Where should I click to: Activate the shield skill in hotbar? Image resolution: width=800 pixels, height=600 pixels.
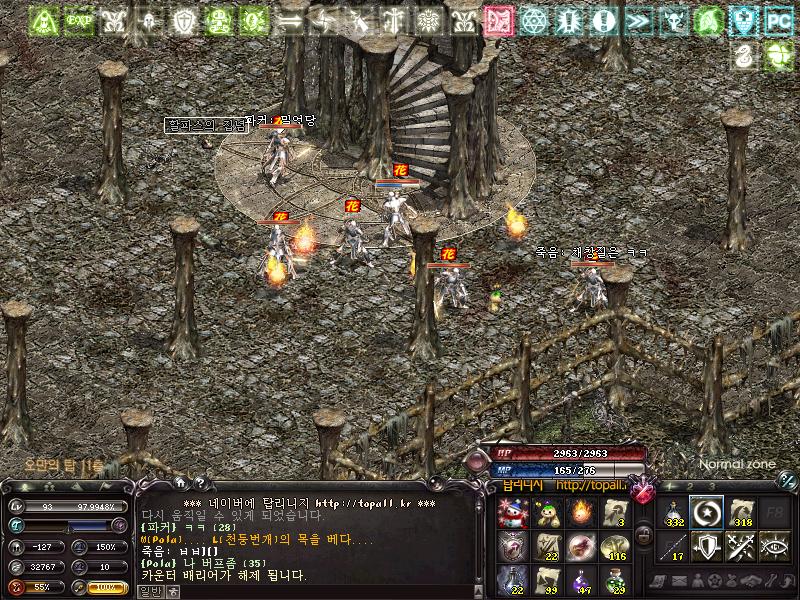coord(708,546)
